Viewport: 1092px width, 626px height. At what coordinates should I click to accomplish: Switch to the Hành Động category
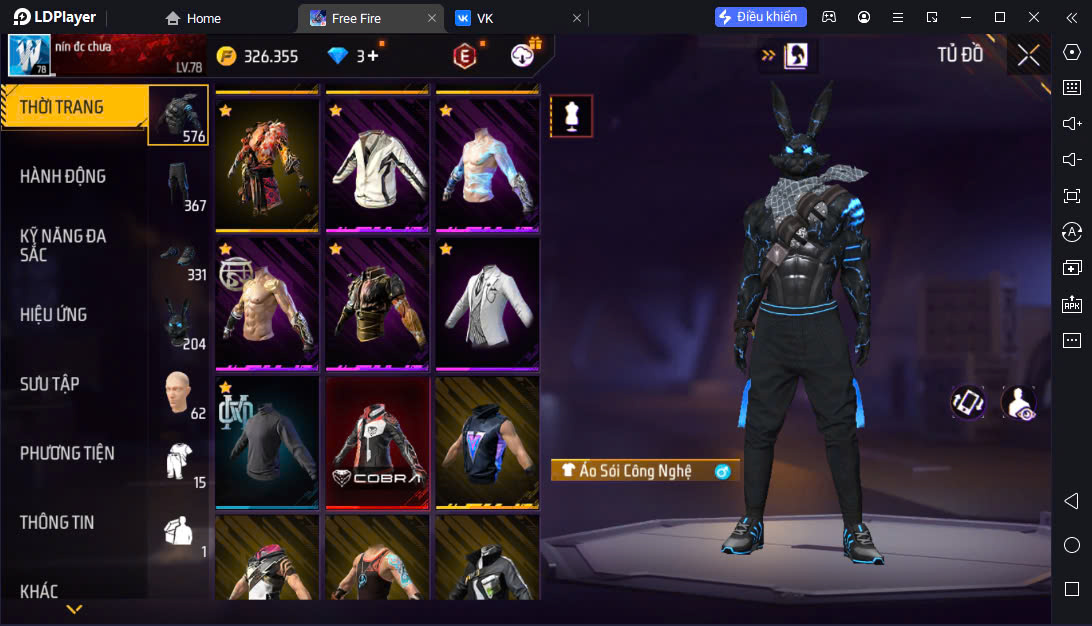click(x=63, y=177)
